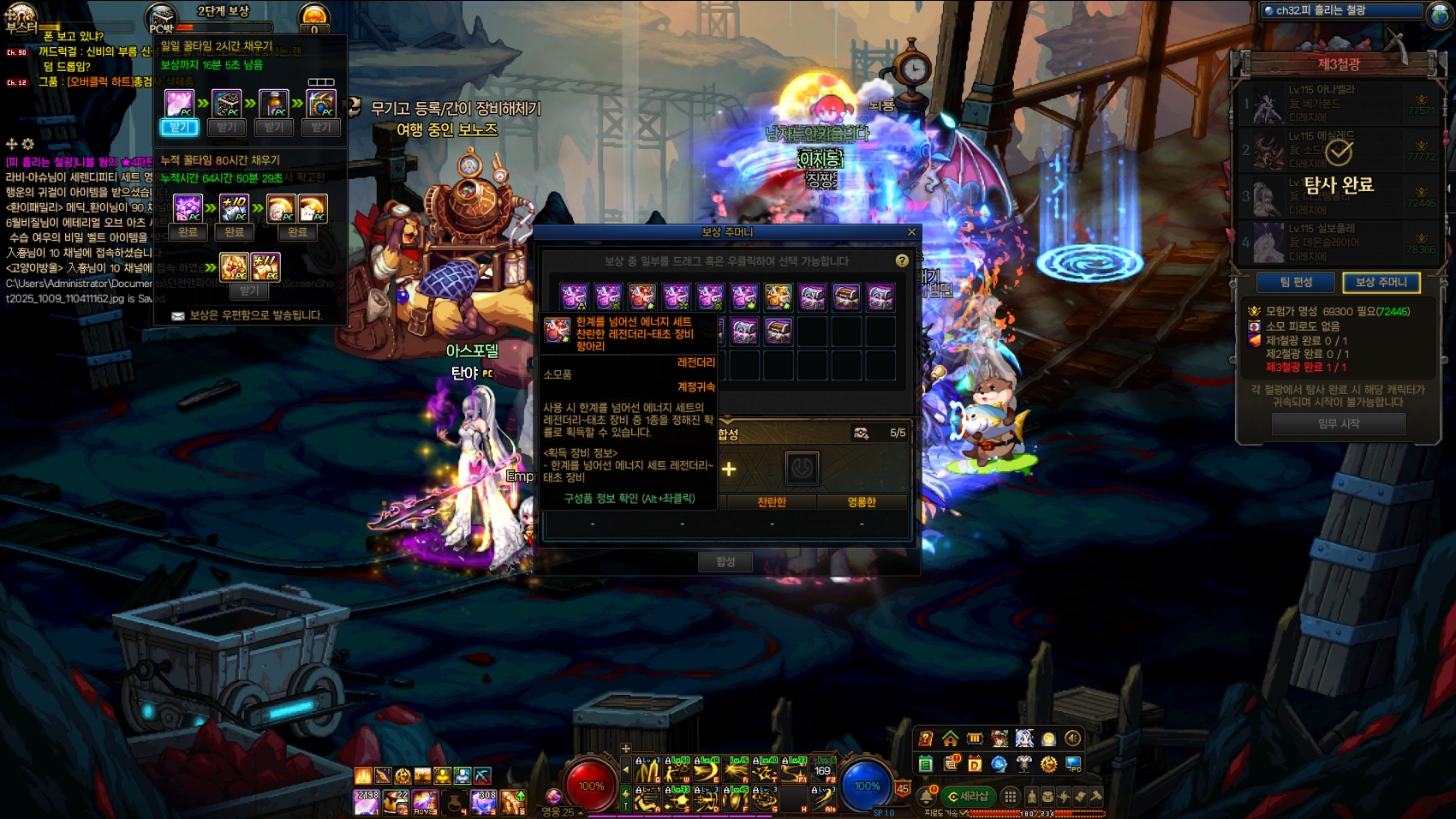Click the green house icon in the menu
Screen dimensions: 1456x819
950,738
